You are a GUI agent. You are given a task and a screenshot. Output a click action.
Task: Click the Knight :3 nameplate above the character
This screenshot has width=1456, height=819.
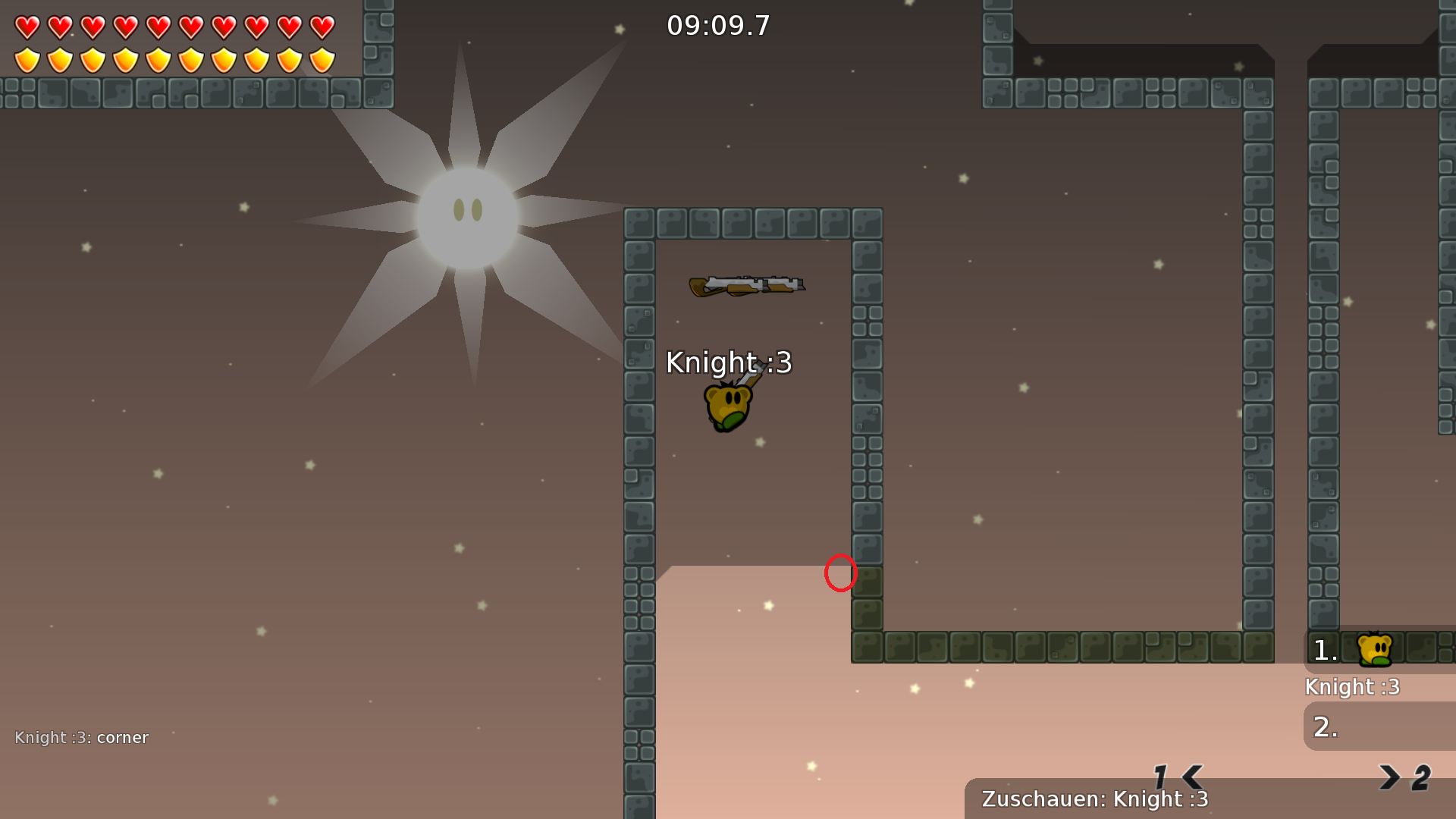coord(728,362)
